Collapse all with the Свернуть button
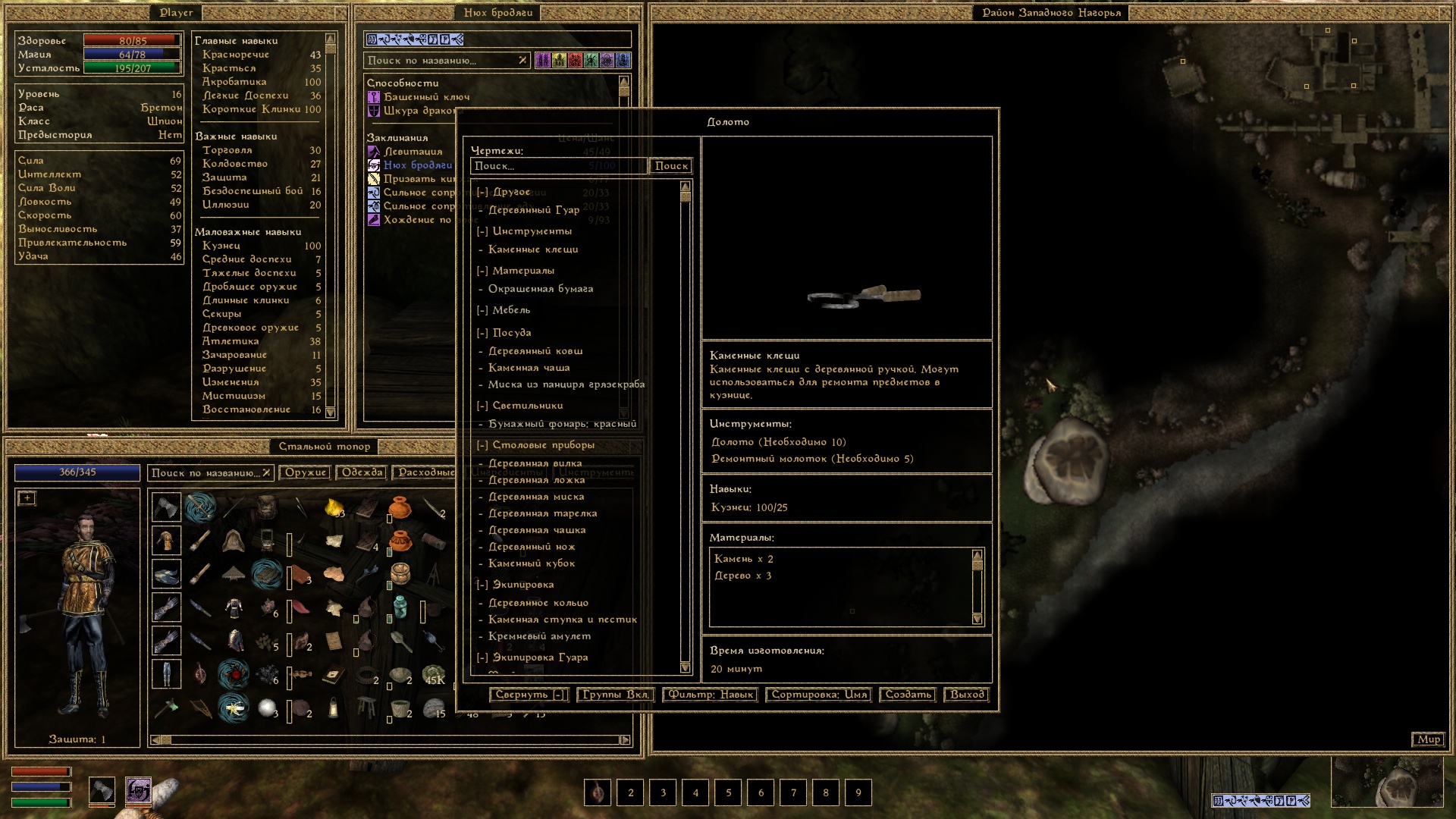1456x819 pixels. (529, 695)
